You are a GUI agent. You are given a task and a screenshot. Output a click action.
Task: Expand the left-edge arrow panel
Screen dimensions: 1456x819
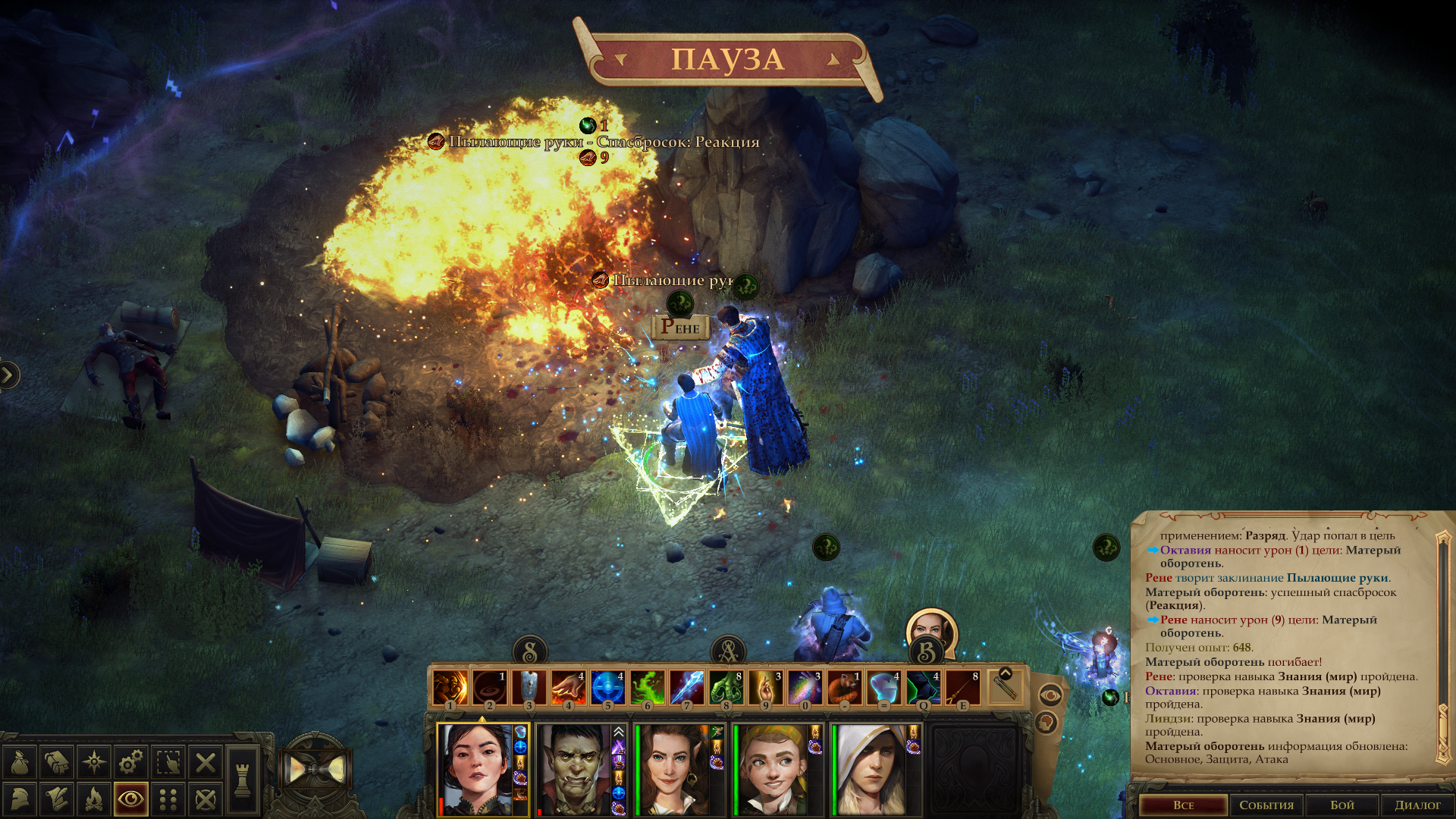tap(8, 375)
